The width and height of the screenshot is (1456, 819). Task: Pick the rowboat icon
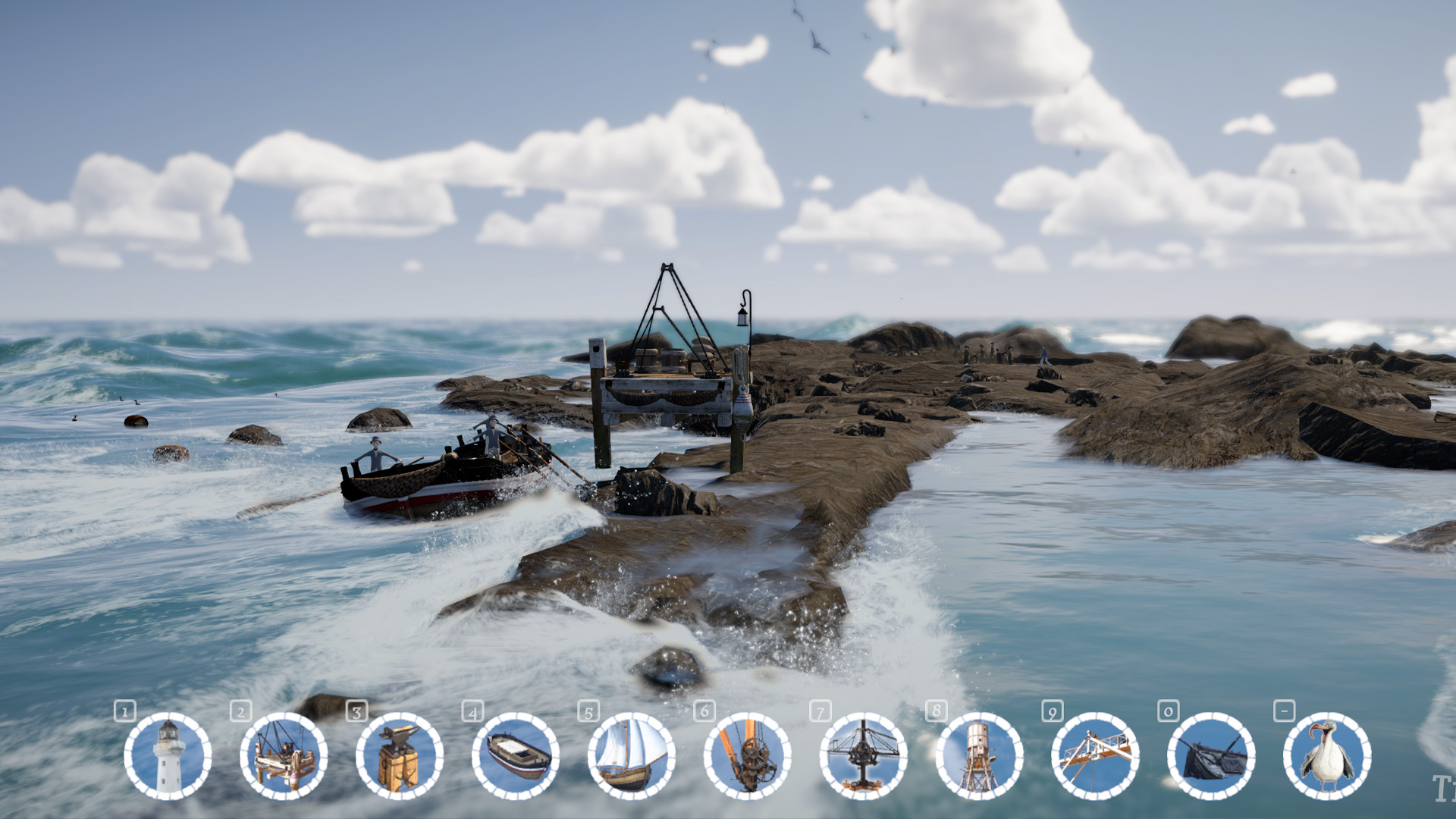(x=516, y=756)
